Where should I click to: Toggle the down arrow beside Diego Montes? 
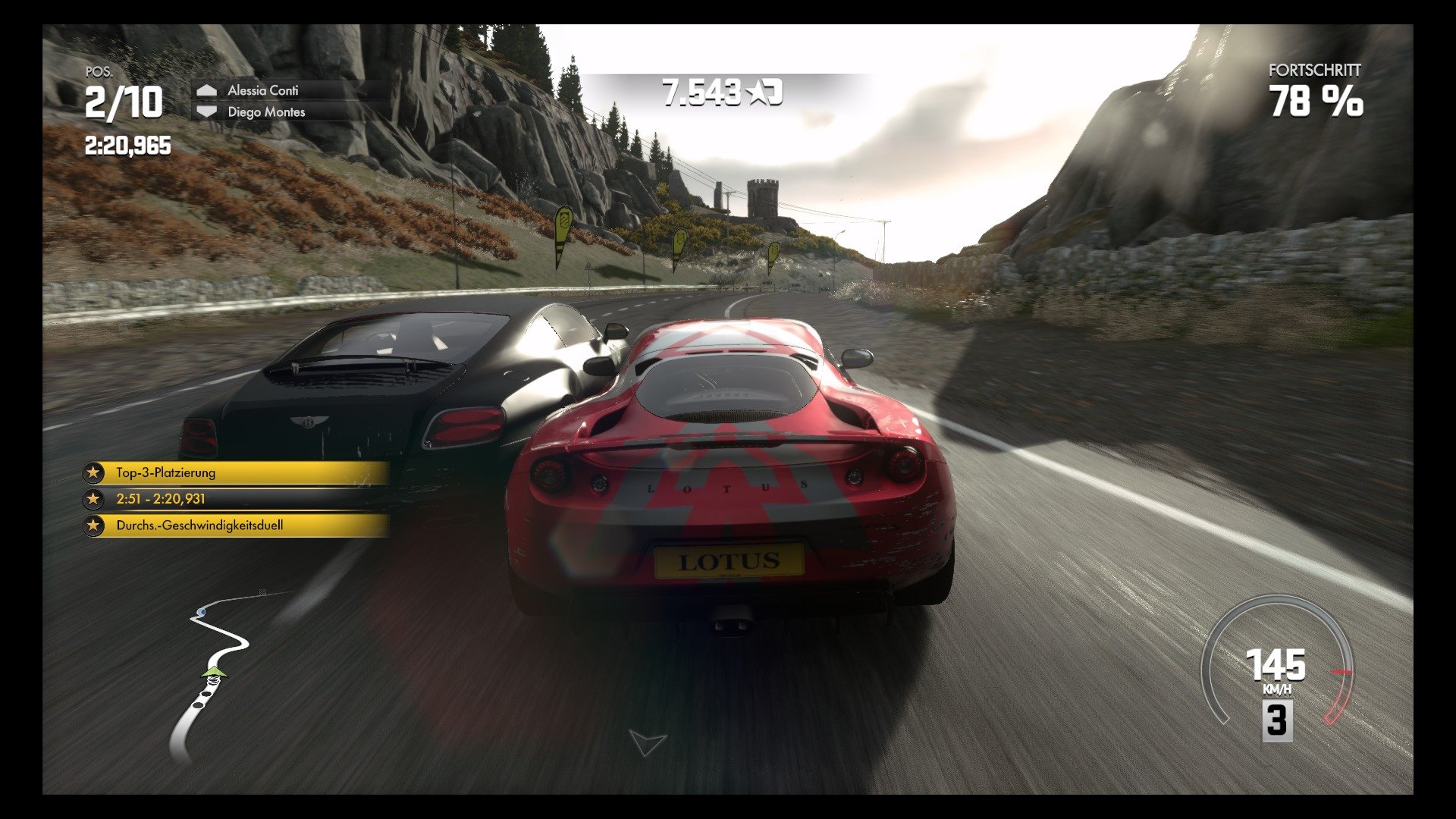tap(206, 111)
